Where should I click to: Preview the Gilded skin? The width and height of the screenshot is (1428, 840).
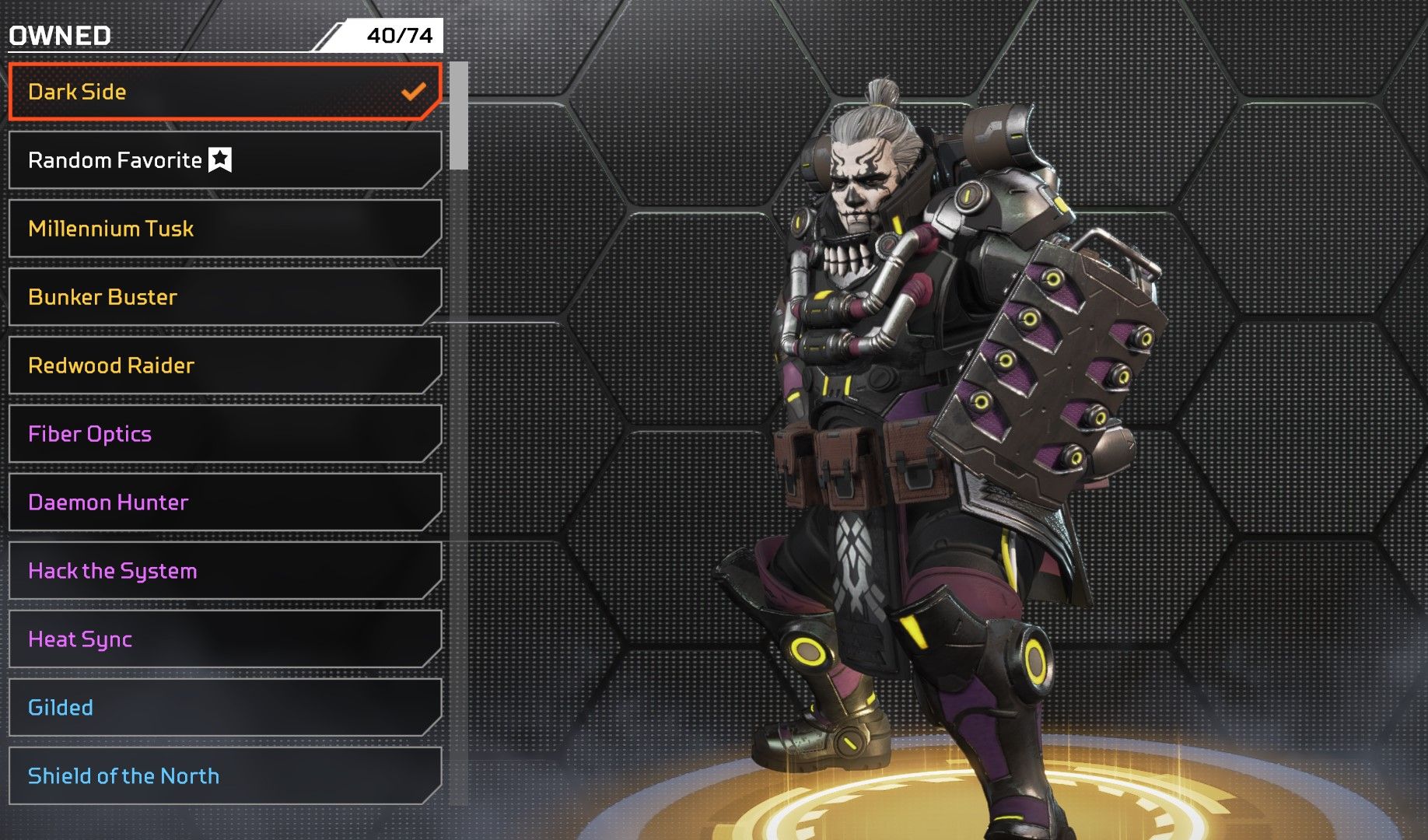click(224, 708)
